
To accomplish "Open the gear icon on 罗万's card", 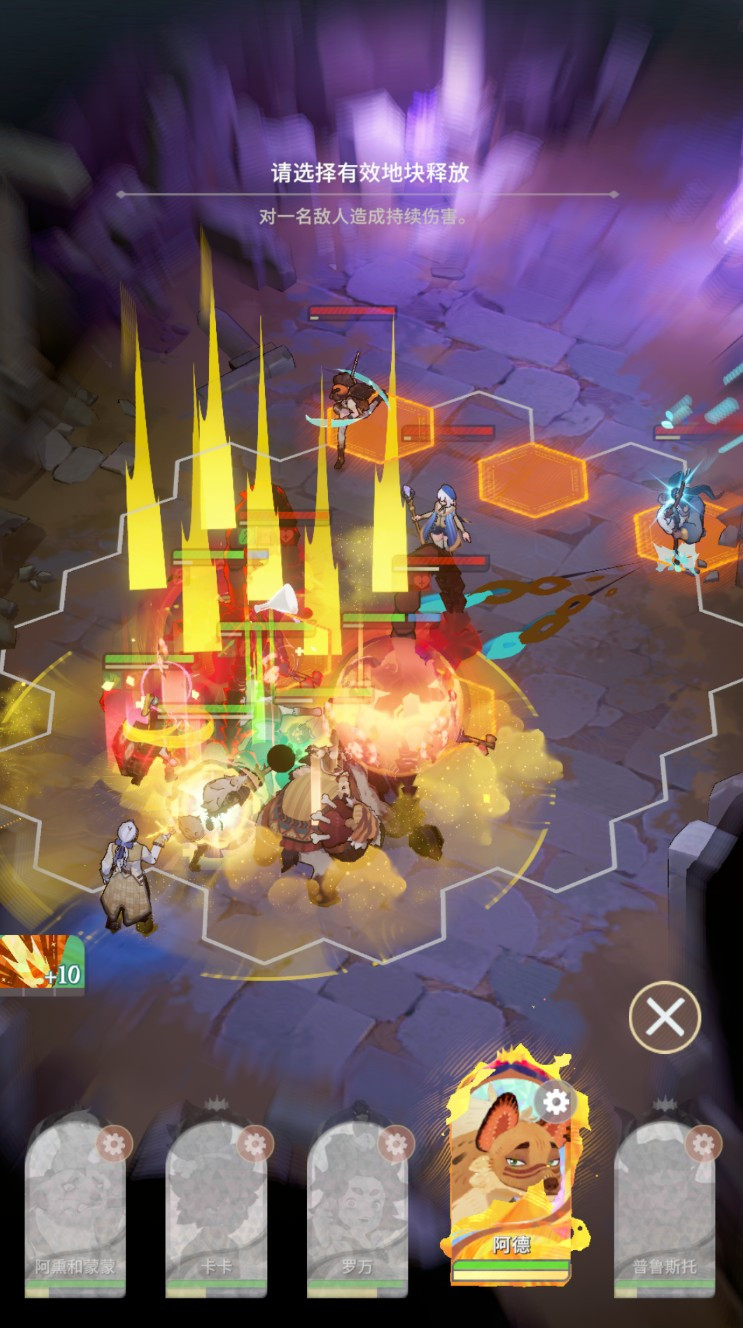I will (x=397, y=1143).
